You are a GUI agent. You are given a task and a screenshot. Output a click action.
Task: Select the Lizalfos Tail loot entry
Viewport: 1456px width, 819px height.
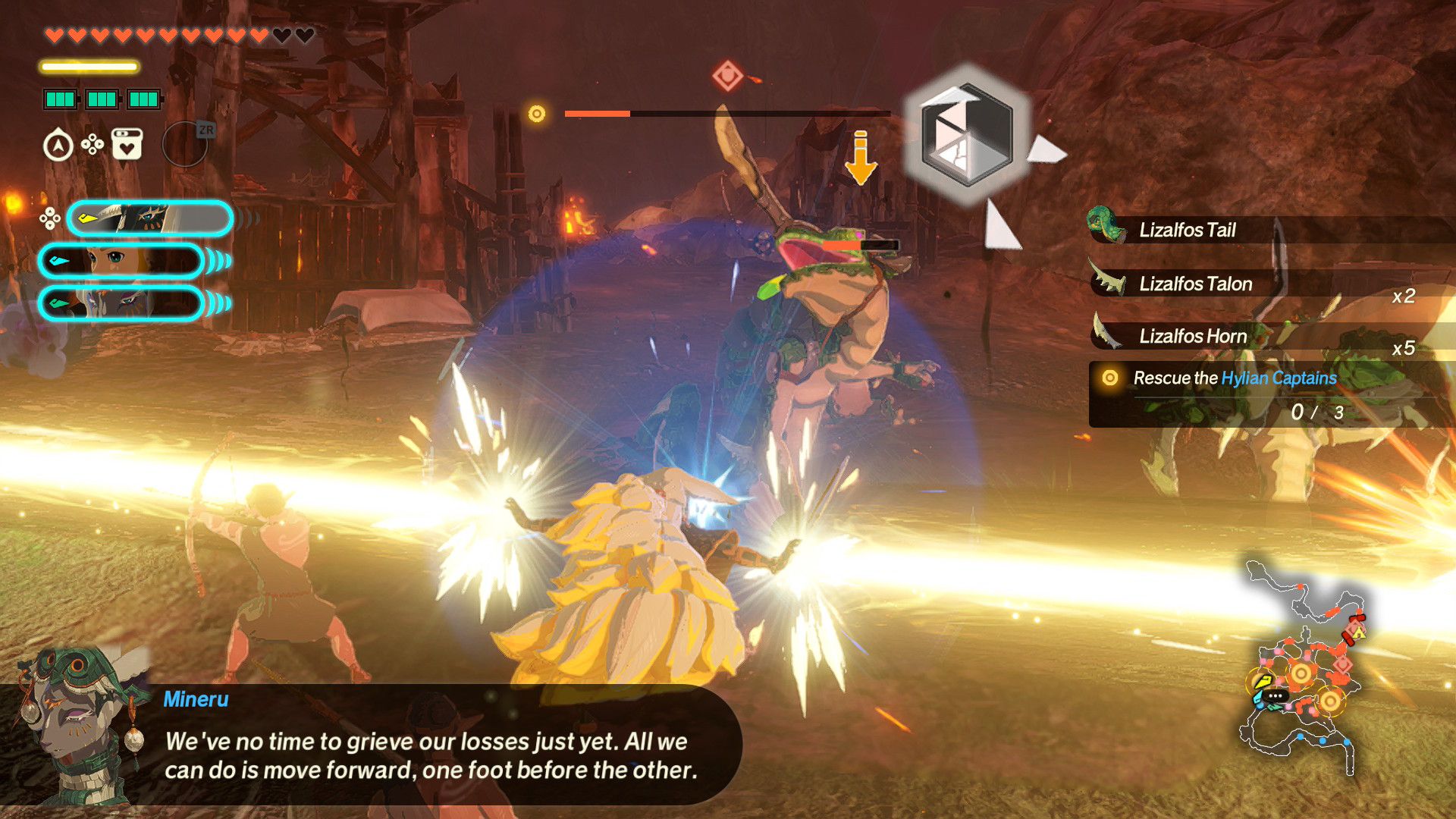pyautogui.click(x=1187, y=230)
